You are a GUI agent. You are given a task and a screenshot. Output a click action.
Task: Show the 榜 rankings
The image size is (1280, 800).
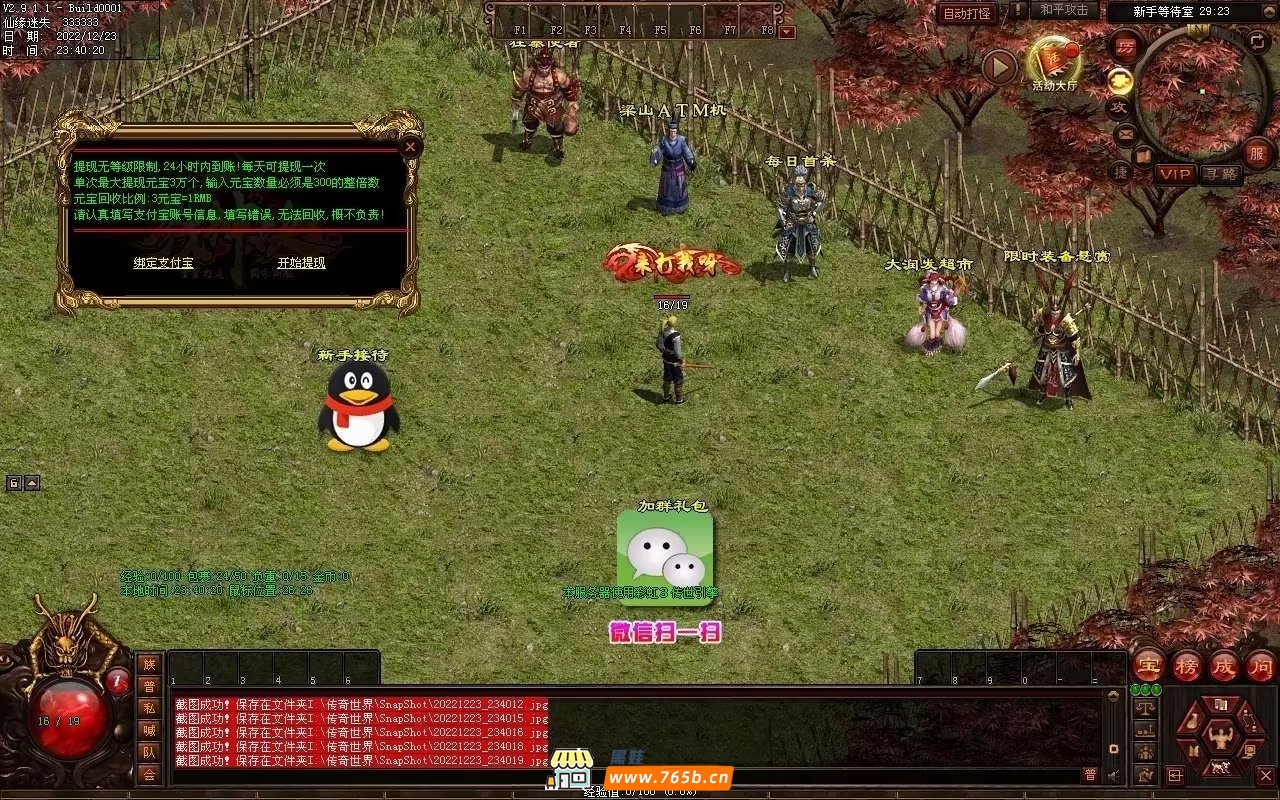click(x=1187, y=666)
